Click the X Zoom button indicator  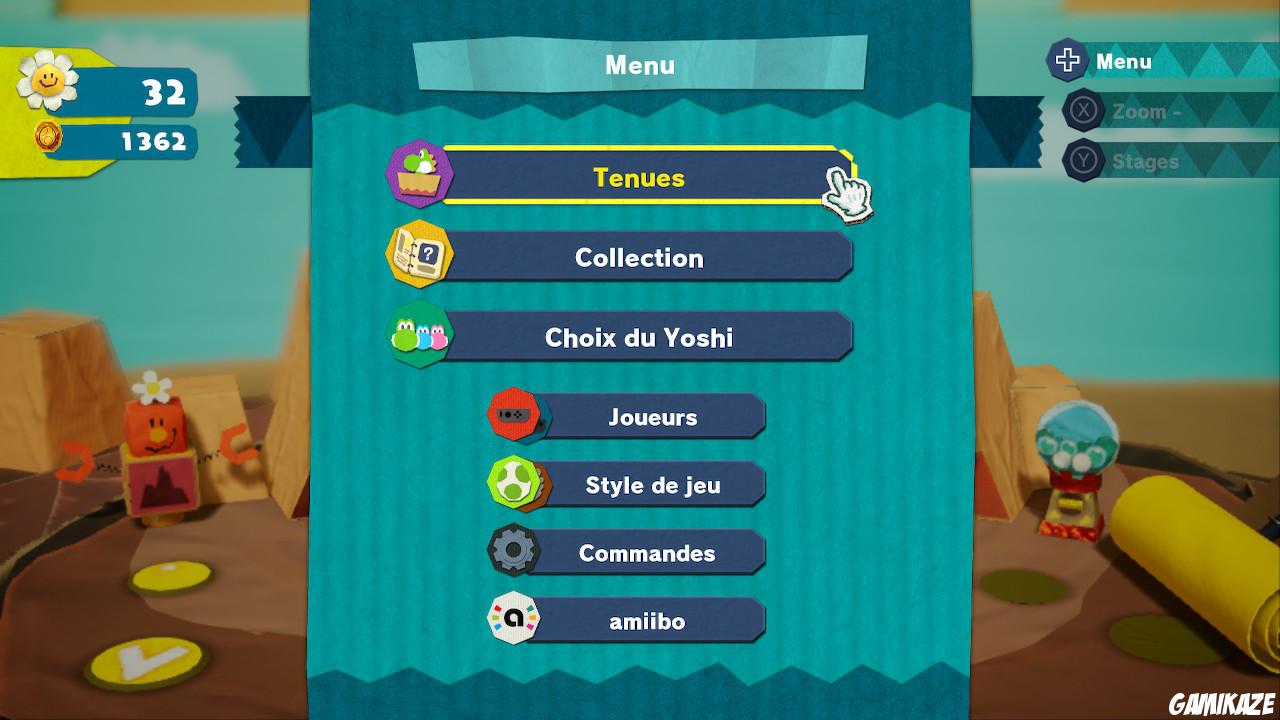(x=1083, y=111)
